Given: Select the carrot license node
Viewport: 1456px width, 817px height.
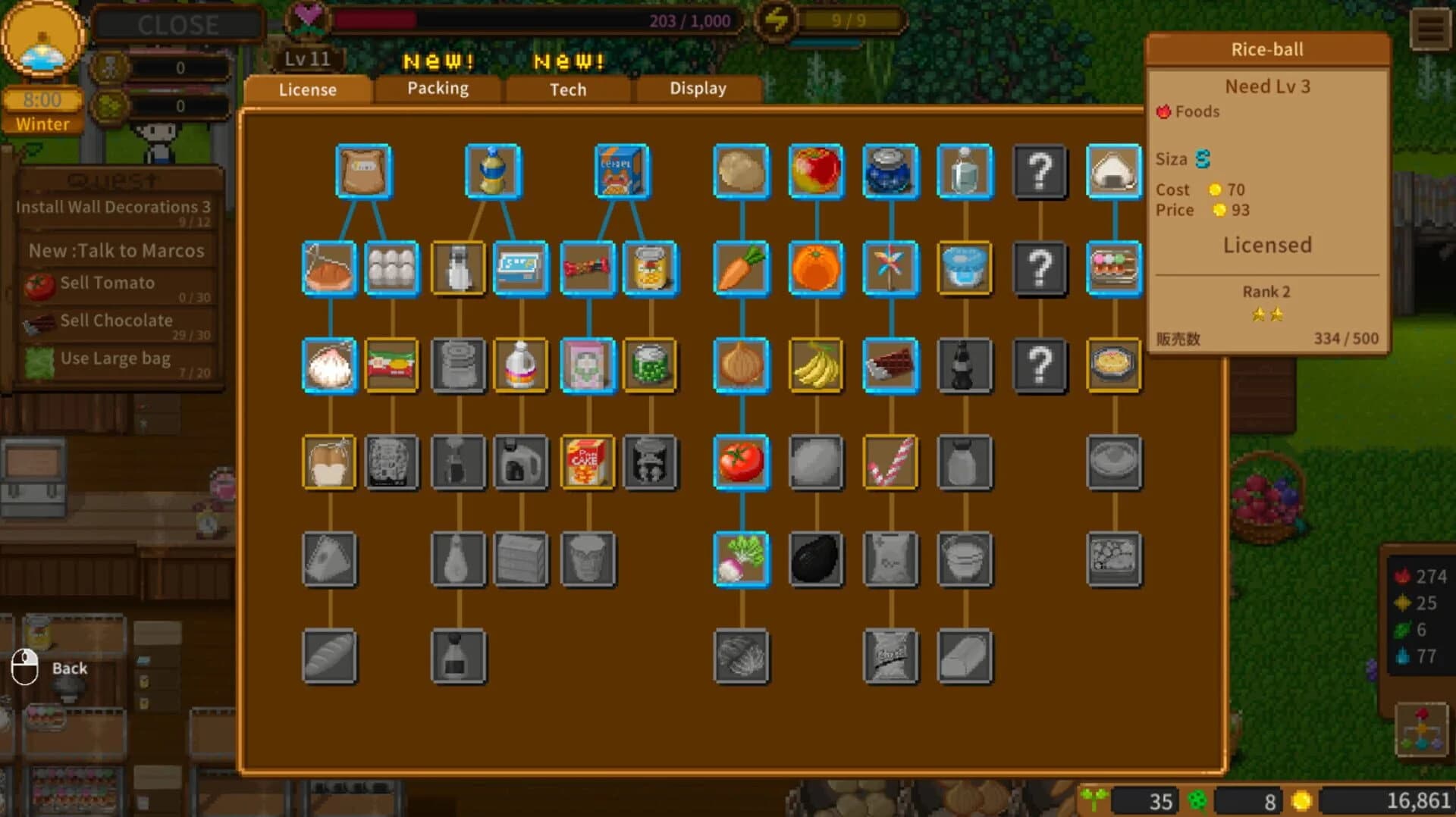Looking at the screenshot, I should point(741,268).
